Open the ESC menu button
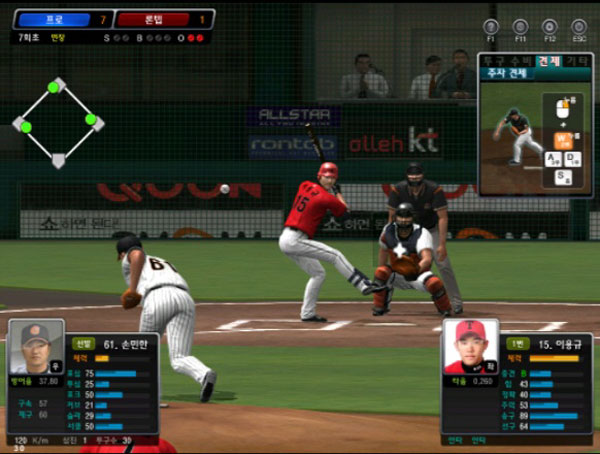 click(579, 27)
